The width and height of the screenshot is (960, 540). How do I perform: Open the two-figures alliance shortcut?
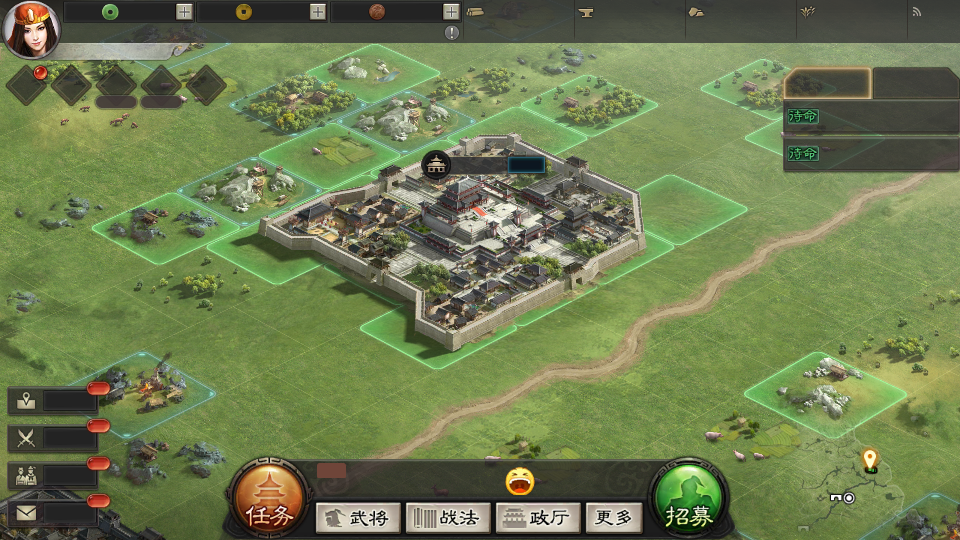[27, 476]
